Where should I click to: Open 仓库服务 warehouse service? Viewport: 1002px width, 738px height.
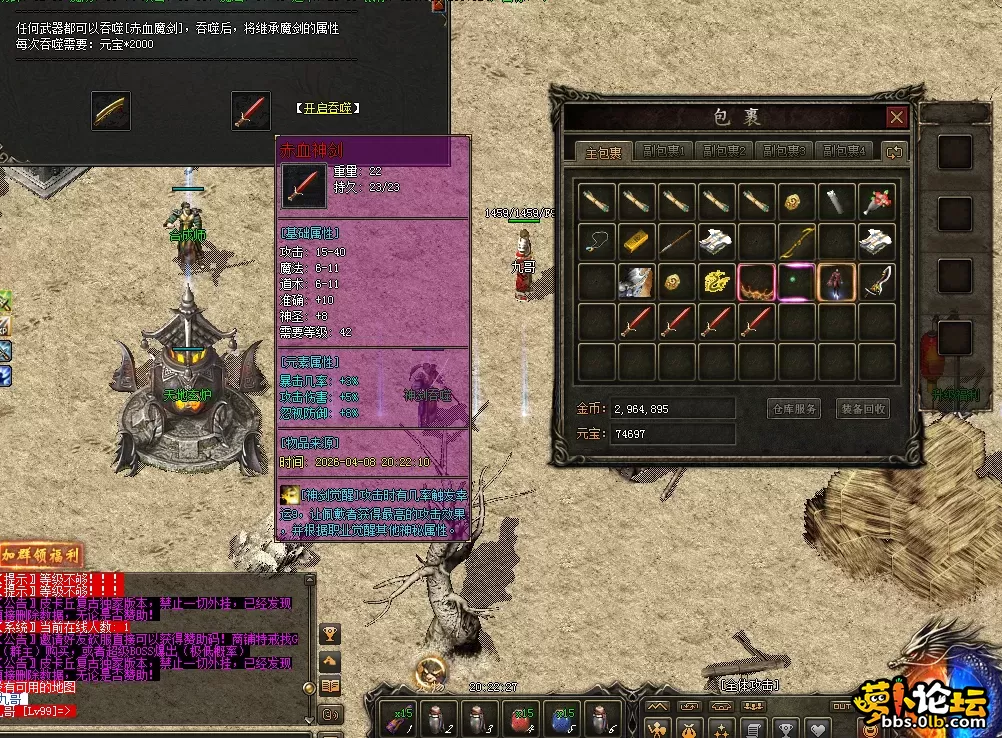(x=795, y=409)
